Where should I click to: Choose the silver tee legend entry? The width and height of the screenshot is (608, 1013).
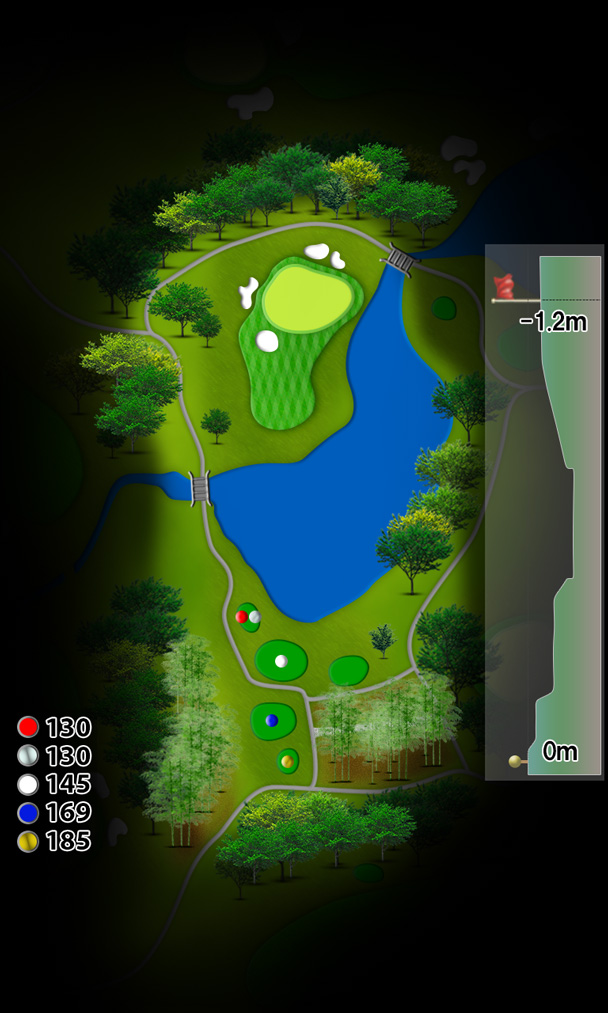(x=54, y=756)
